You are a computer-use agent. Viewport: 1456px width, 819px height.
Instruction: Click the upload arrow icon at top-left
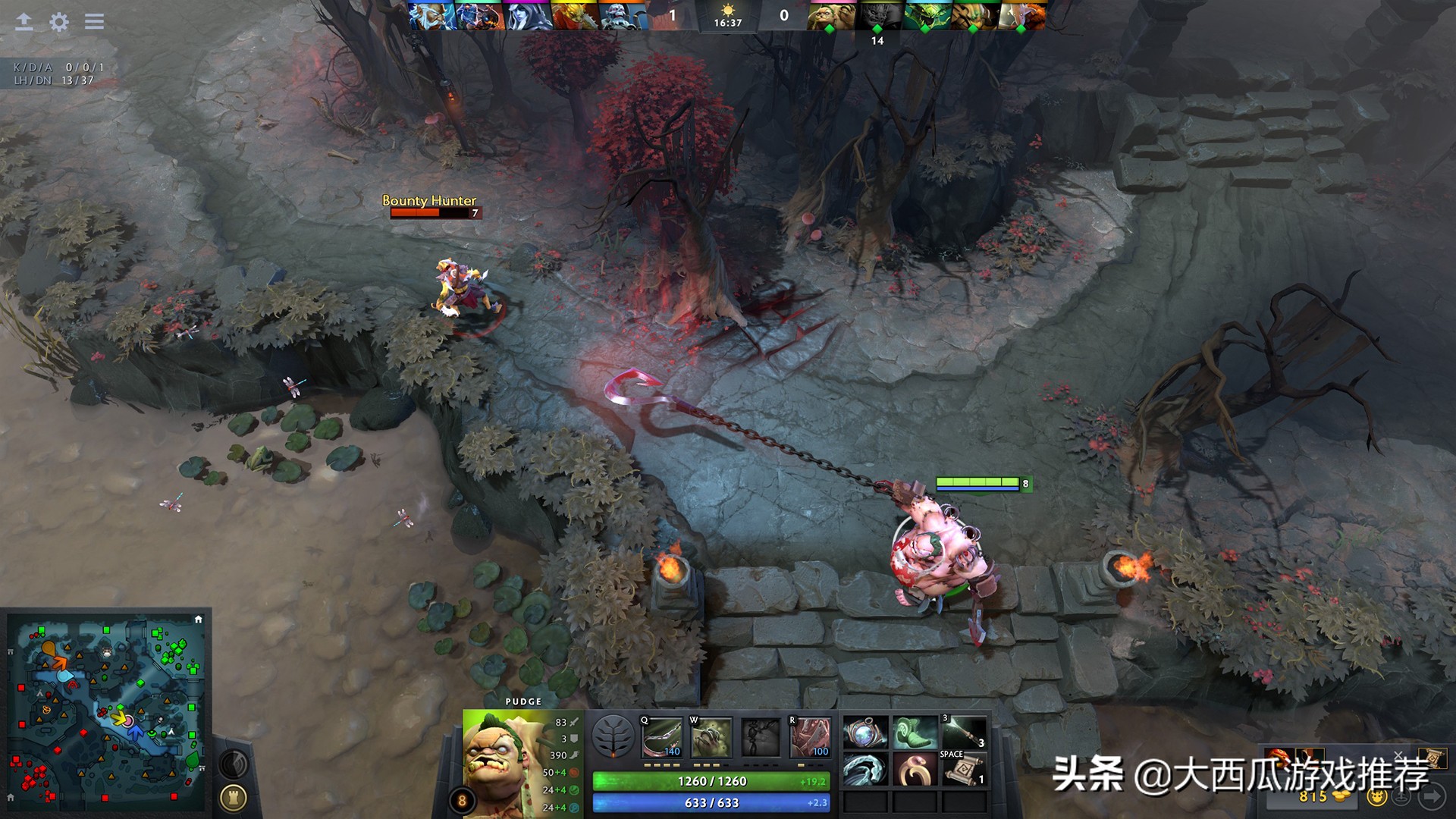click(24, 22)
